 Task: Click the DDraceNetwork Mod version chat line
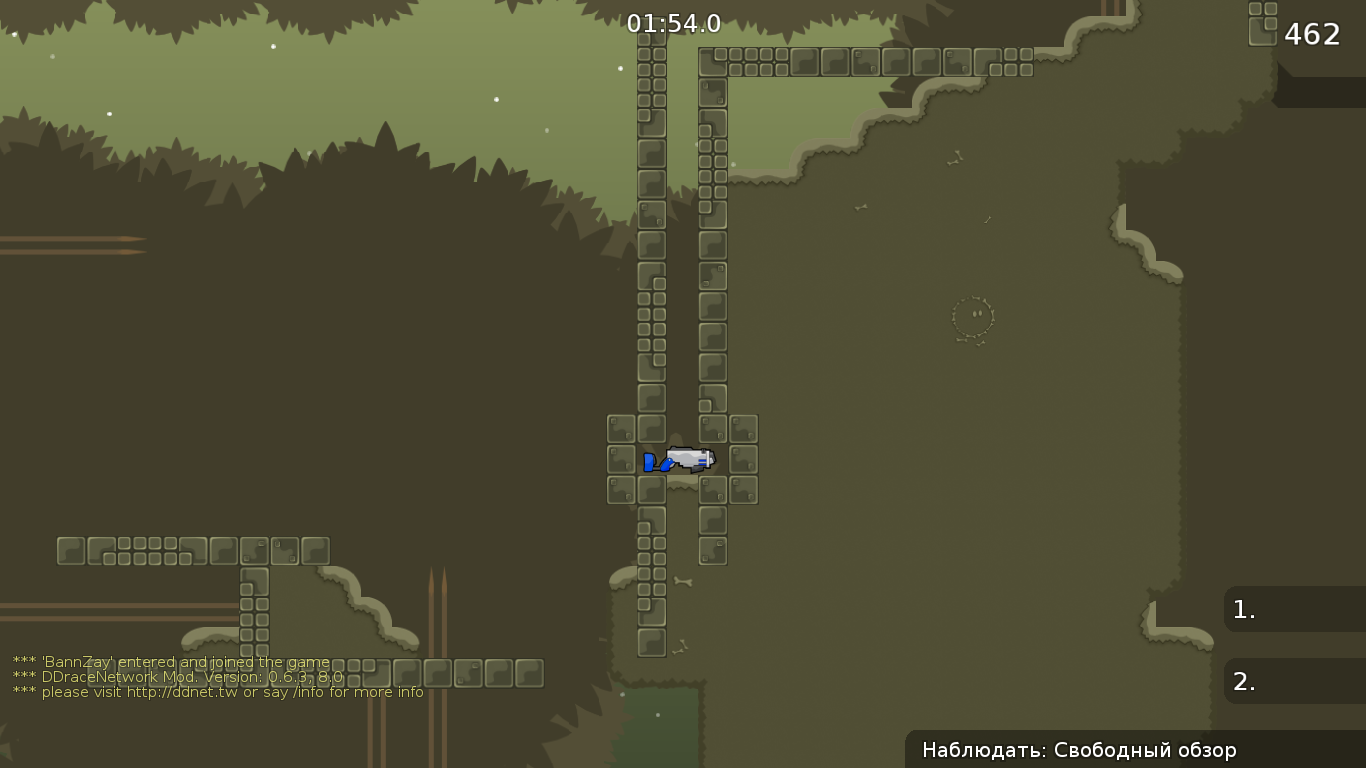(x=176, y=677)
